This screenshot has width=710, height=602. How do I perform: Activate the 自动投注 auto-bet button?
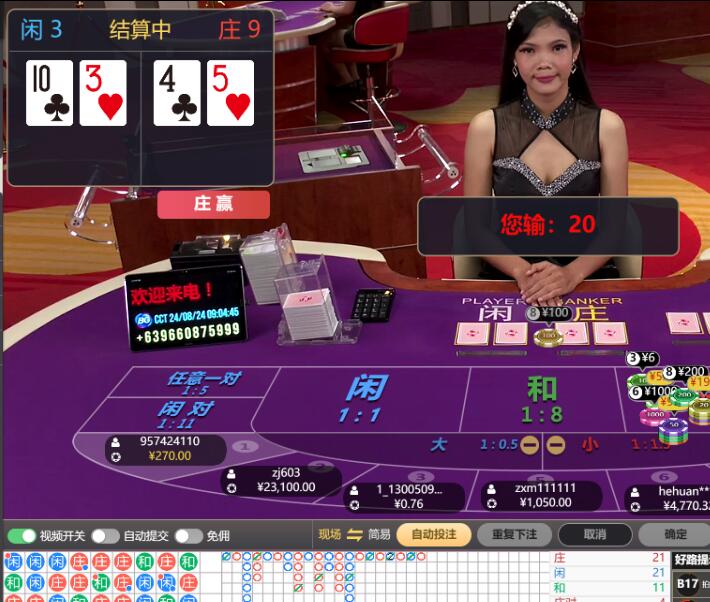[x=433, y=534]
